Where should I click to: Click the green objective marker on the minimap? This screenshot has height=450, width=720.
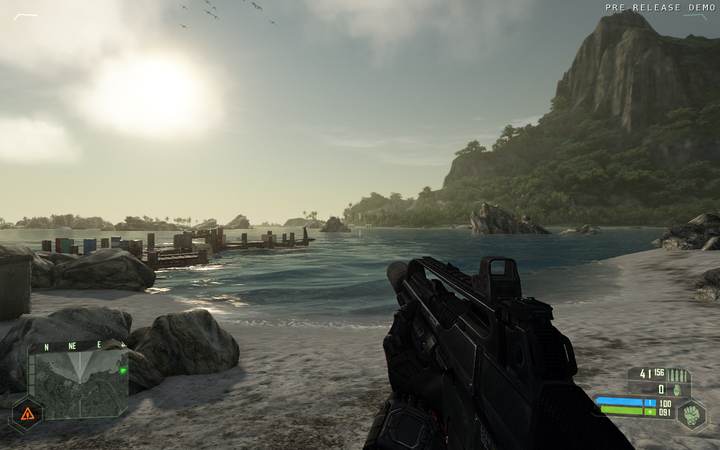point(122,370)
